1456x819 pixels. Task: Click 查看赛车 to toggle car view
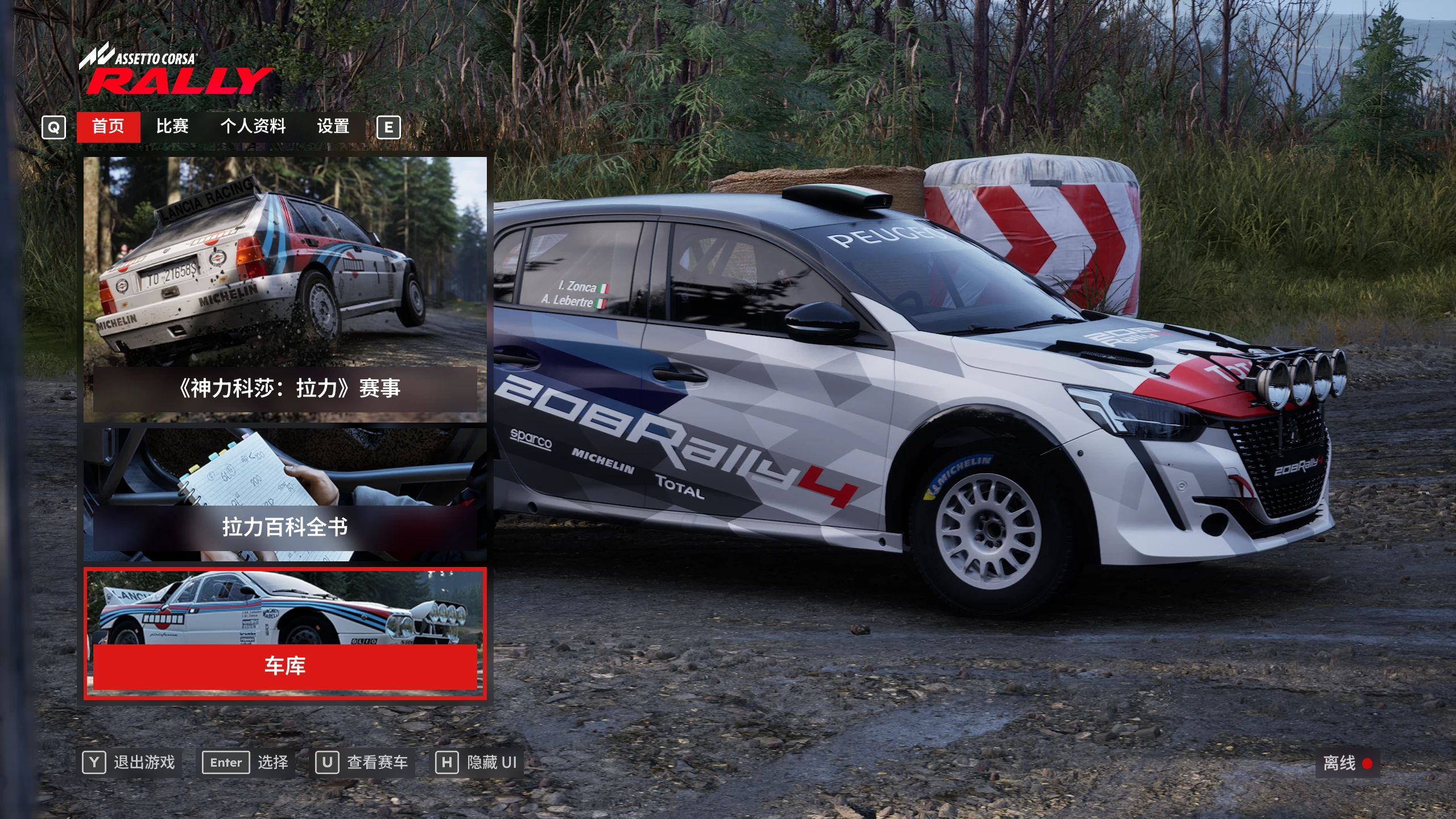(377, 762)
